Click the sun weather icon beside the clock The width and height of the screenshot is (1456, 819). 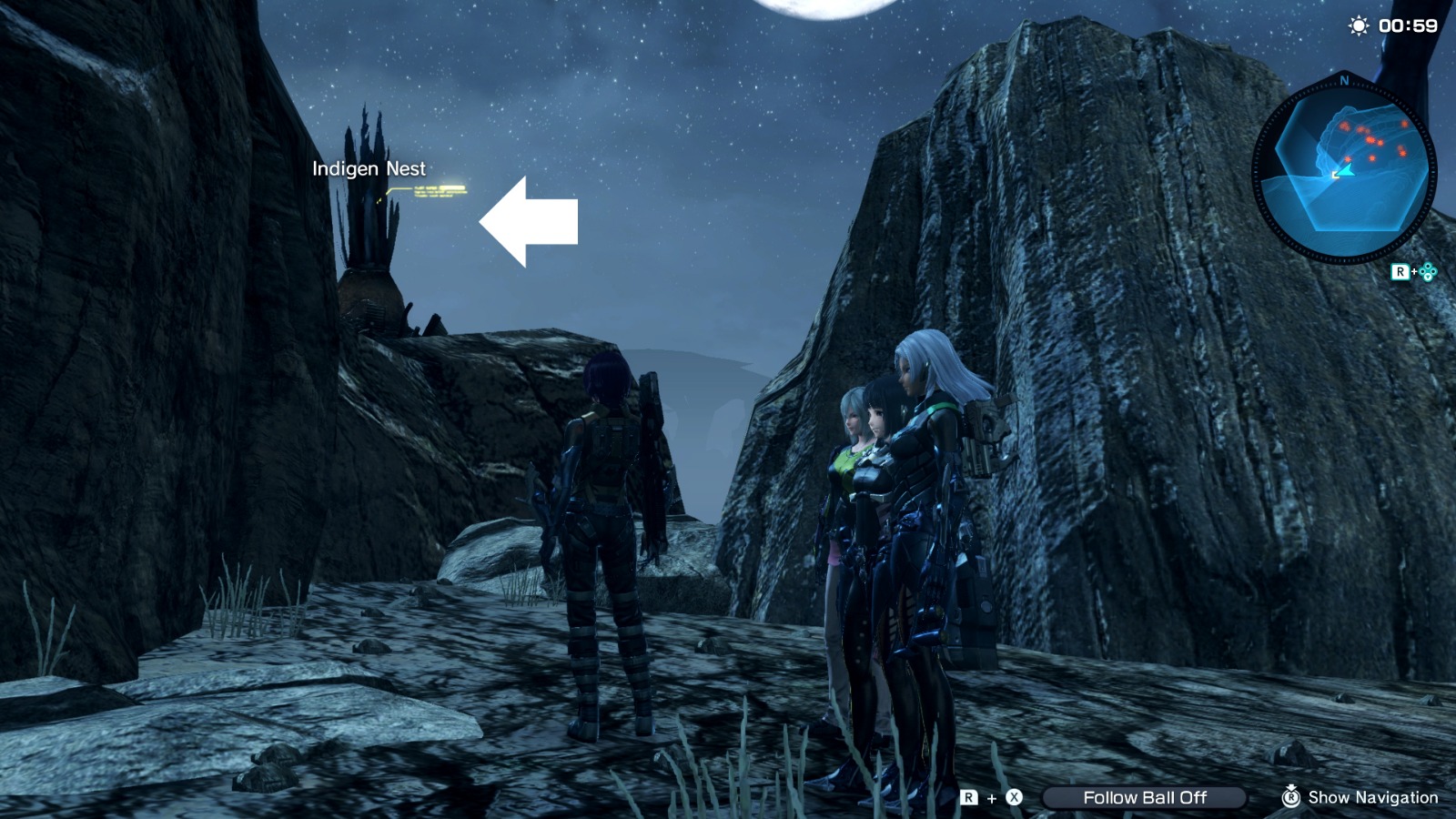[1358, 25]
